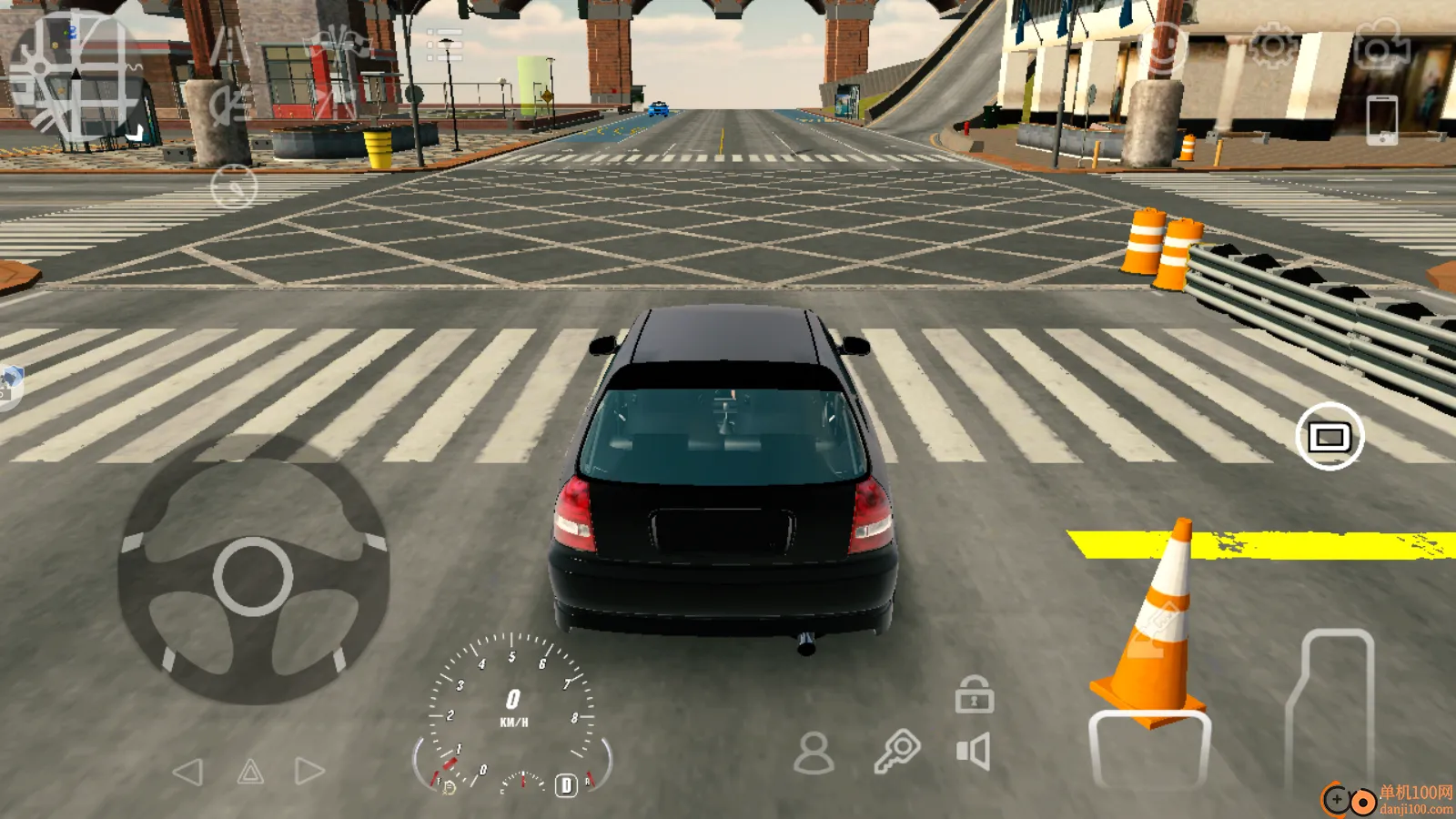Screen dimensions: 1456x819
Task: Activate the right turn signal arrow
Action: click(309, 772)
